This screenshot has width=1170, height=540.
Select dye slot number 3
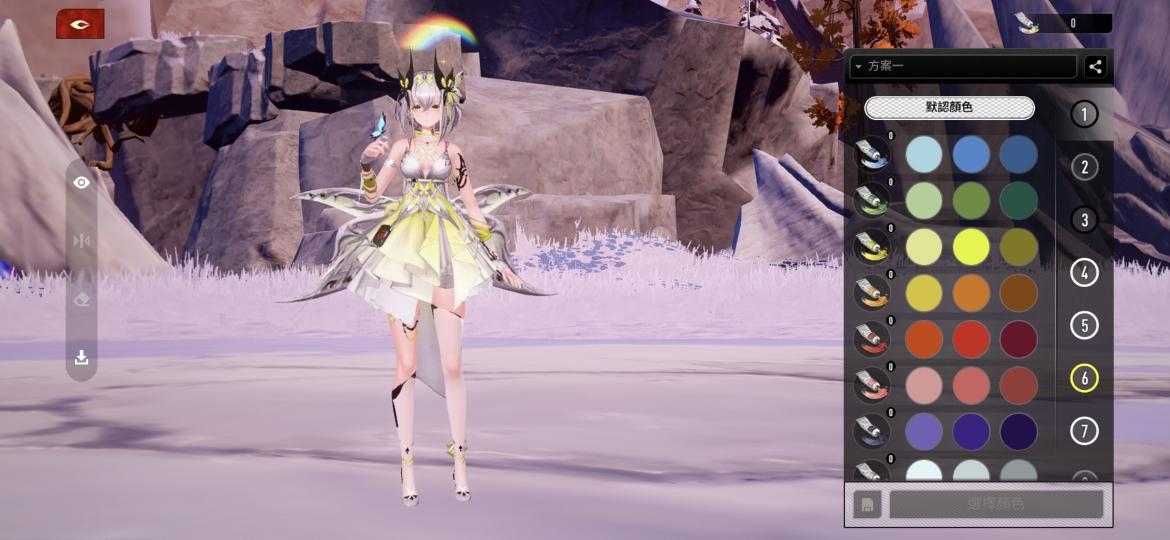point(1084,220)
